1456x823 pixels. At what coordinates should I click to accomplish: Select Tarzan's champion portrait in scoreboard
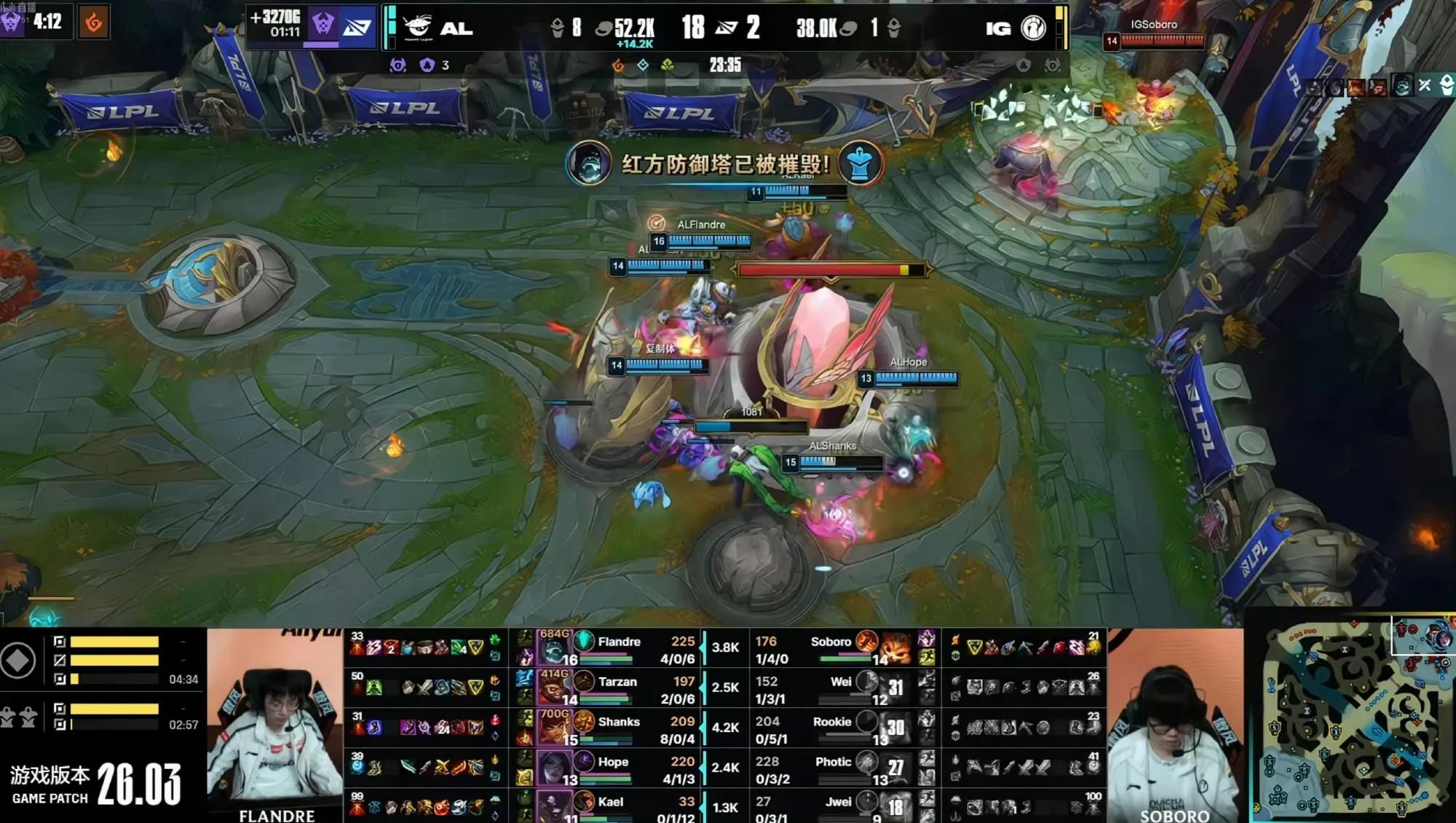coord(553,687)
